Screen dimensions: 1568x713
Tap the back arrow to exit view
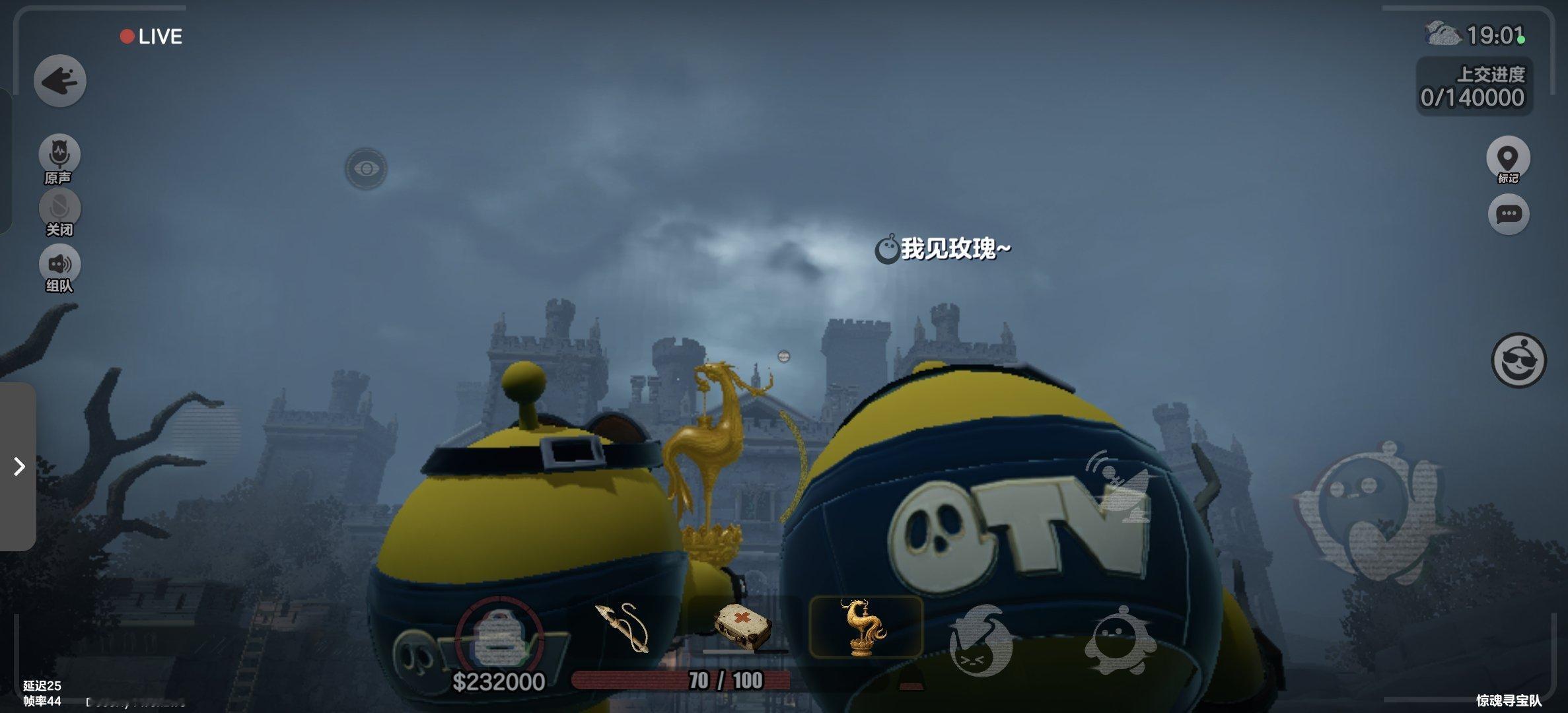[x=59, y=79]
